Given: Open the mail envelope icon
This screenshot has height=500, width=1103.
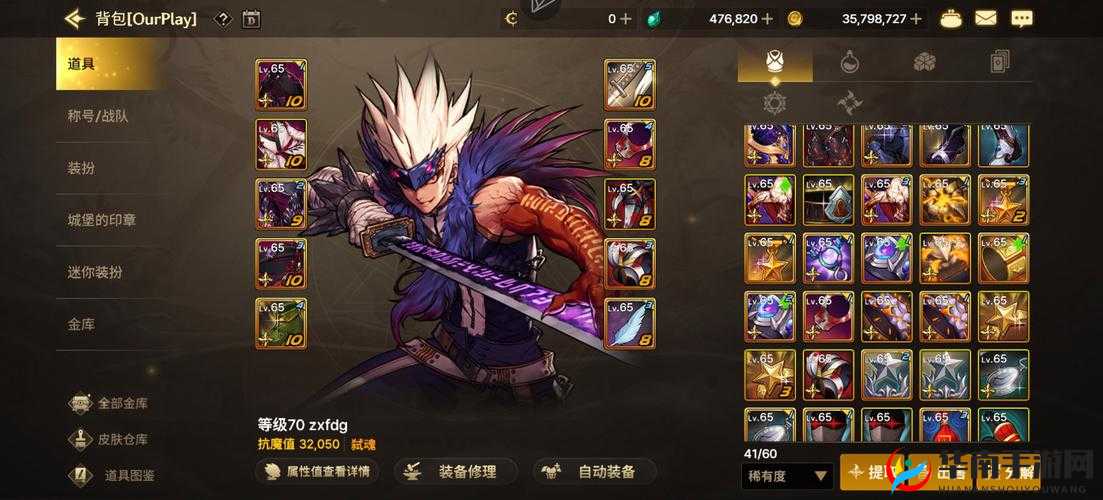Looking at the screenshot, I should click(x=986, y=18).
